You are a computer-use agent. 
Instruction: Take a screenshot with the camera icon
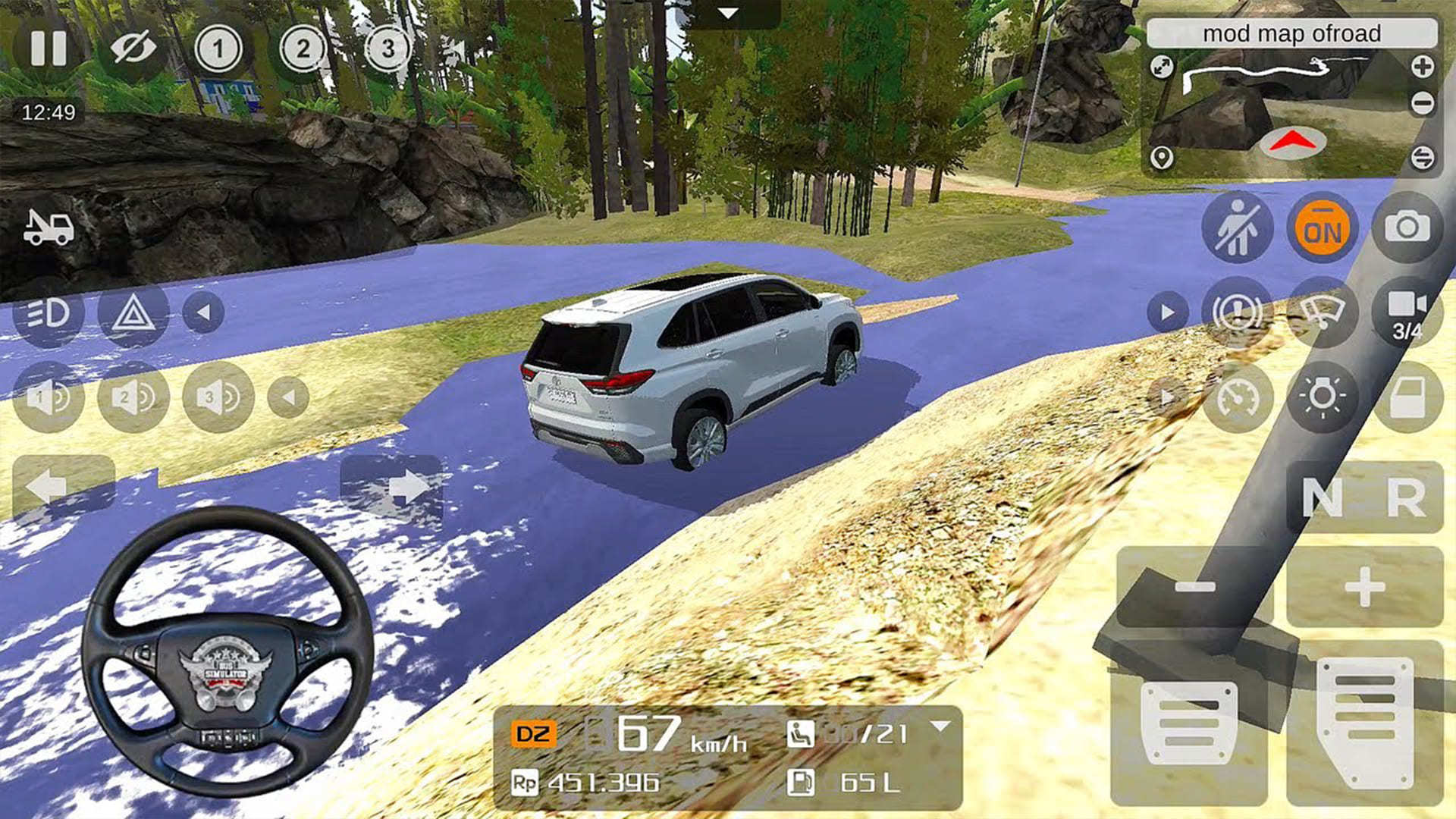(1407, 227)
